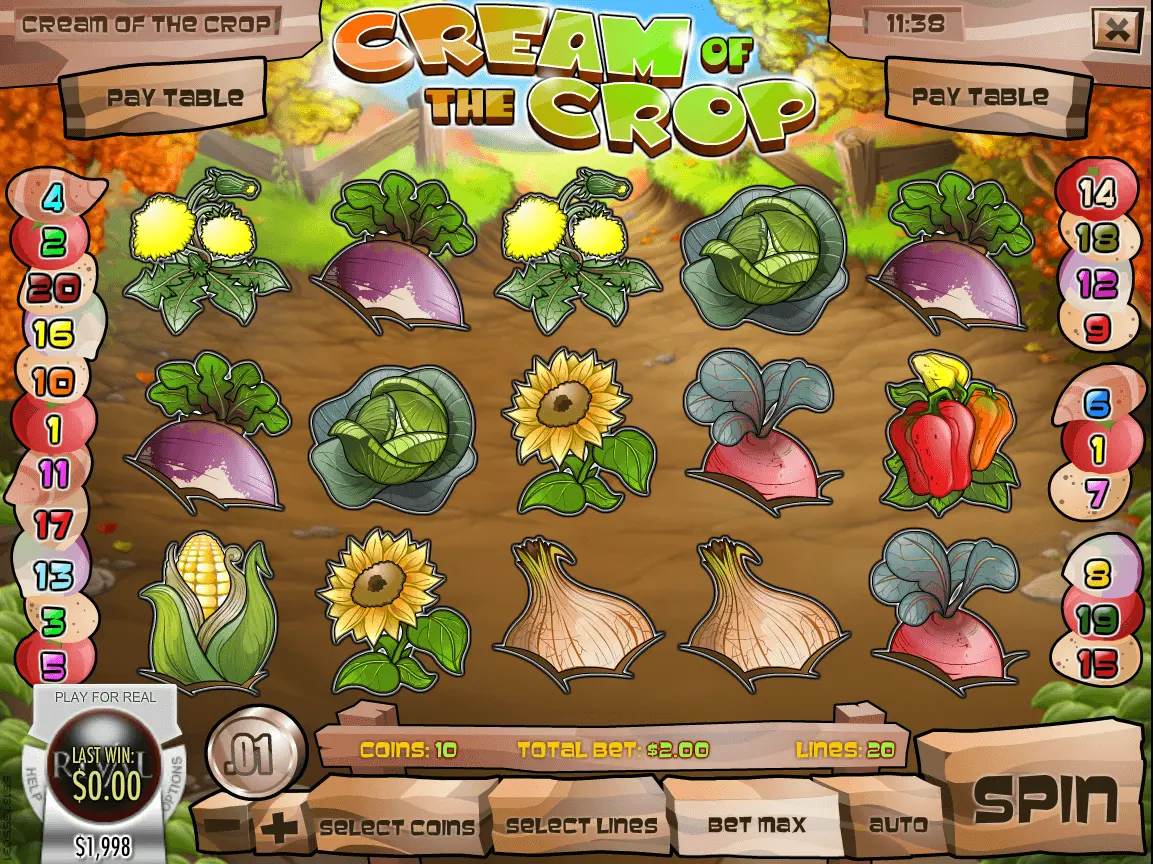Open the Pay Table sign beneath the clock
The image size is (1153, 864).
point(980,97)
